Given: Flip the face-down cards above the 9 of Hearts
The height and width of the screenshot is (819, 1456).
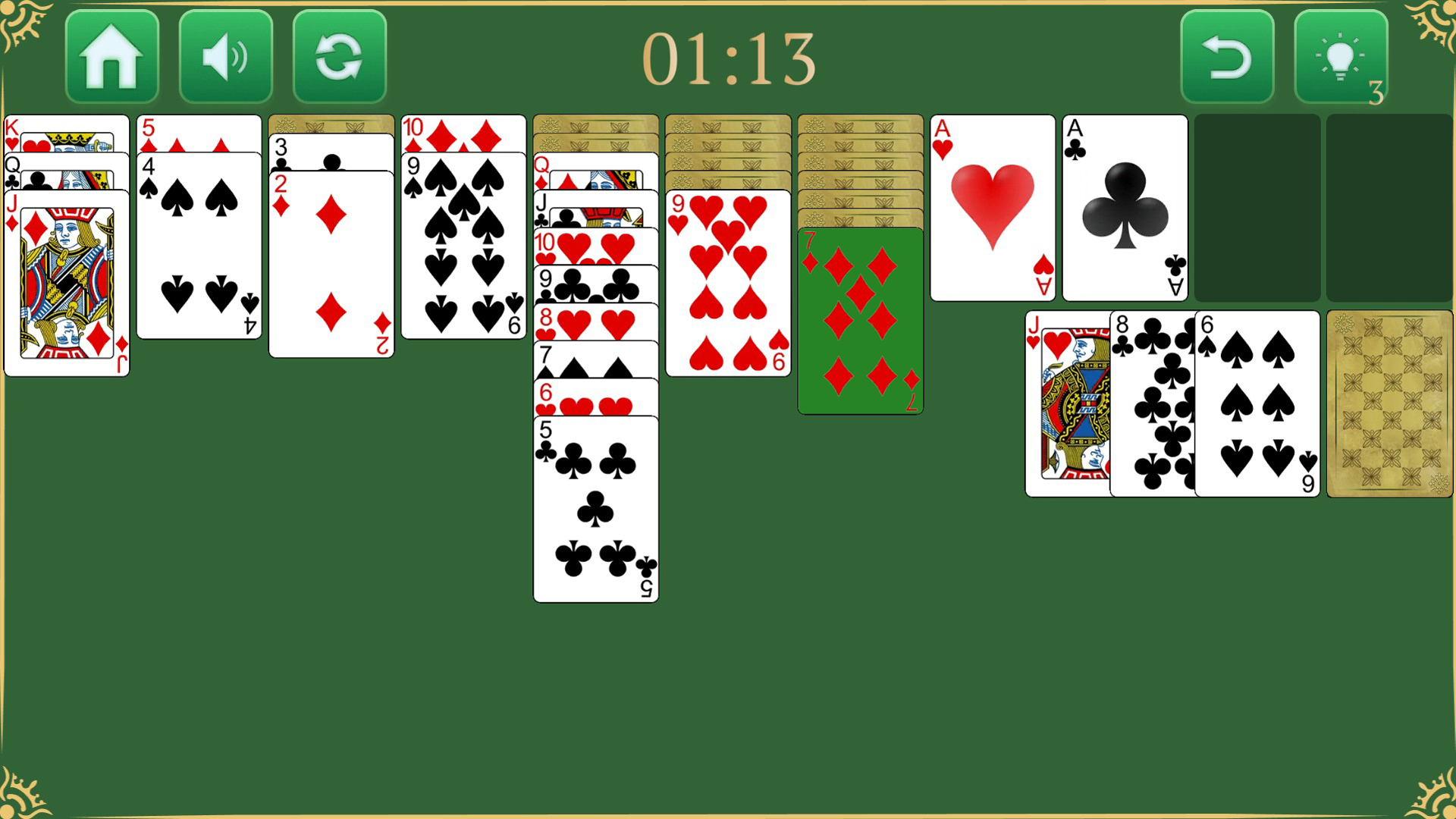Looking at the screenshot, I should tap(727, 152).
